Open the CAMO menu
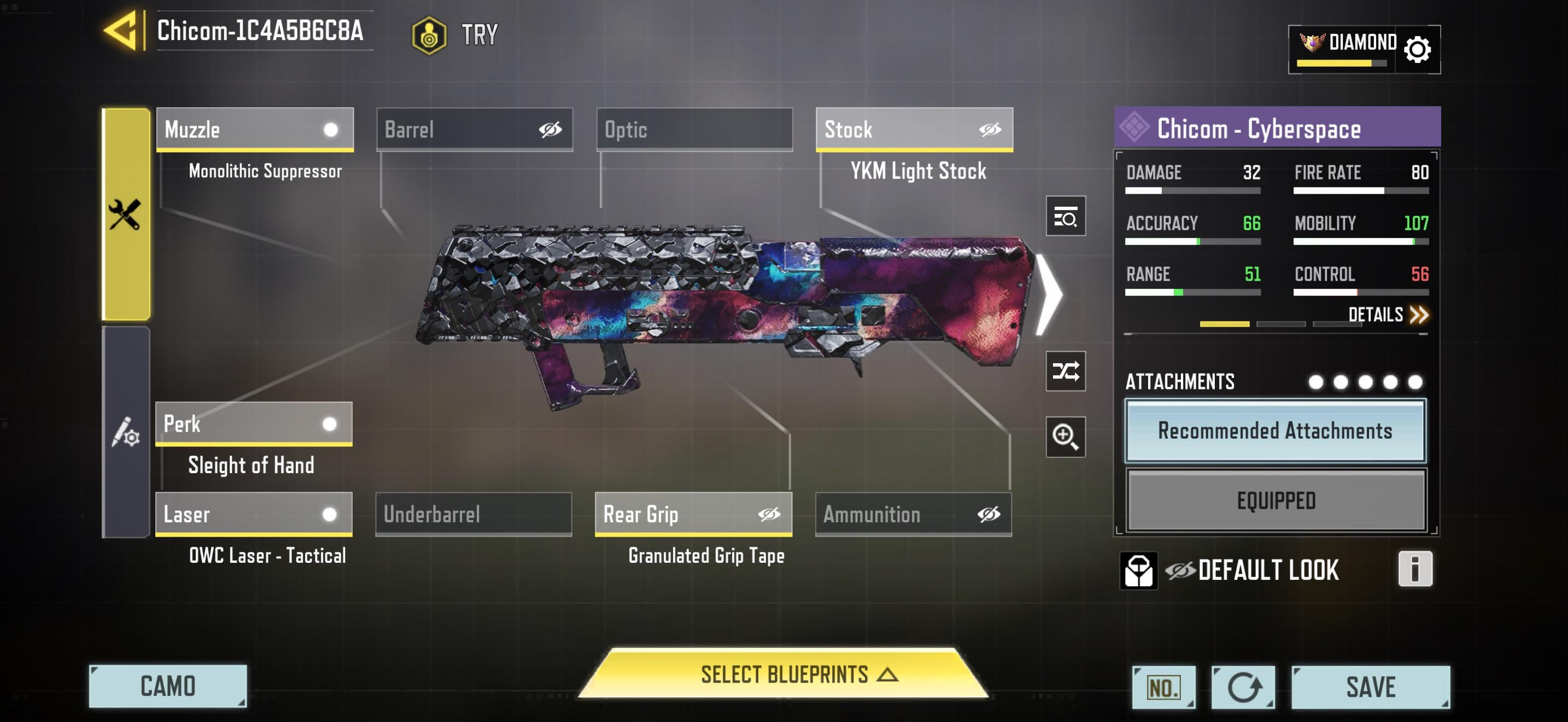Image resolution: width=1568 pixels, height=722 pixels. [167, 686]
